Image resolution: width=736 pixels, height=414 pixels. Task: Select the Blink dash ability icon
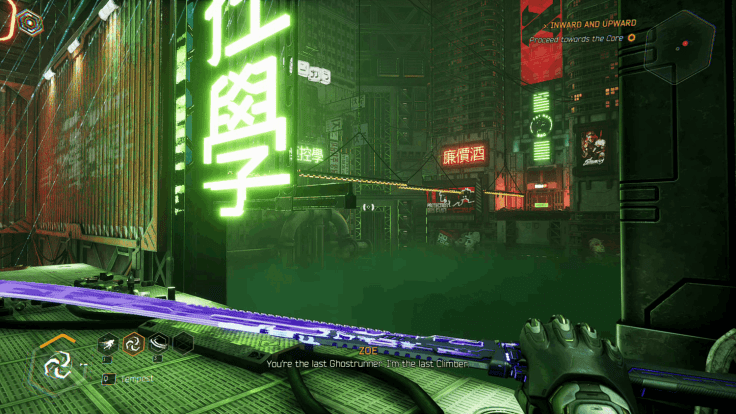pyautogui.click(x=107, y=344)
